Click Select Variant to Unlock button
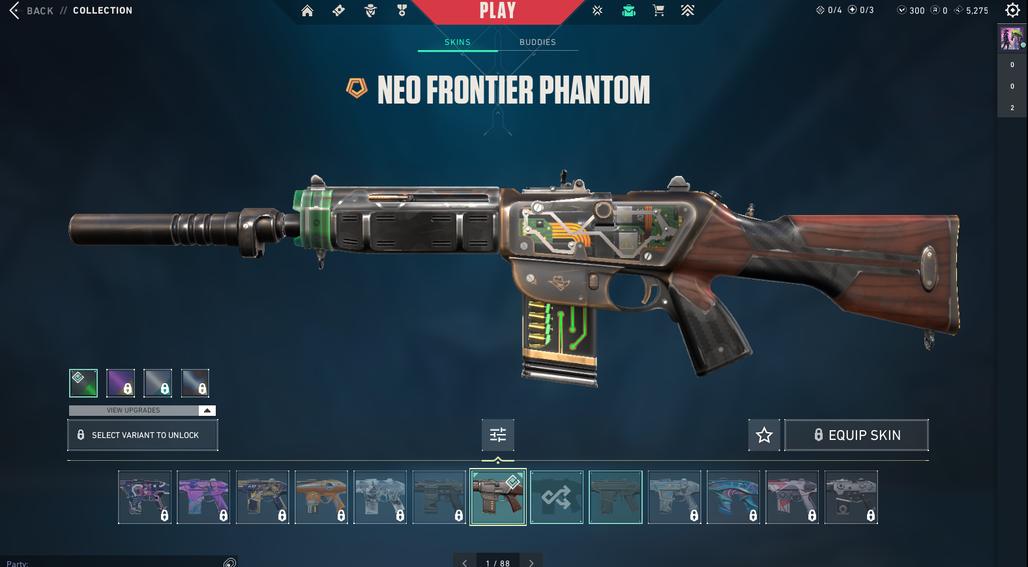 point(142,435)
